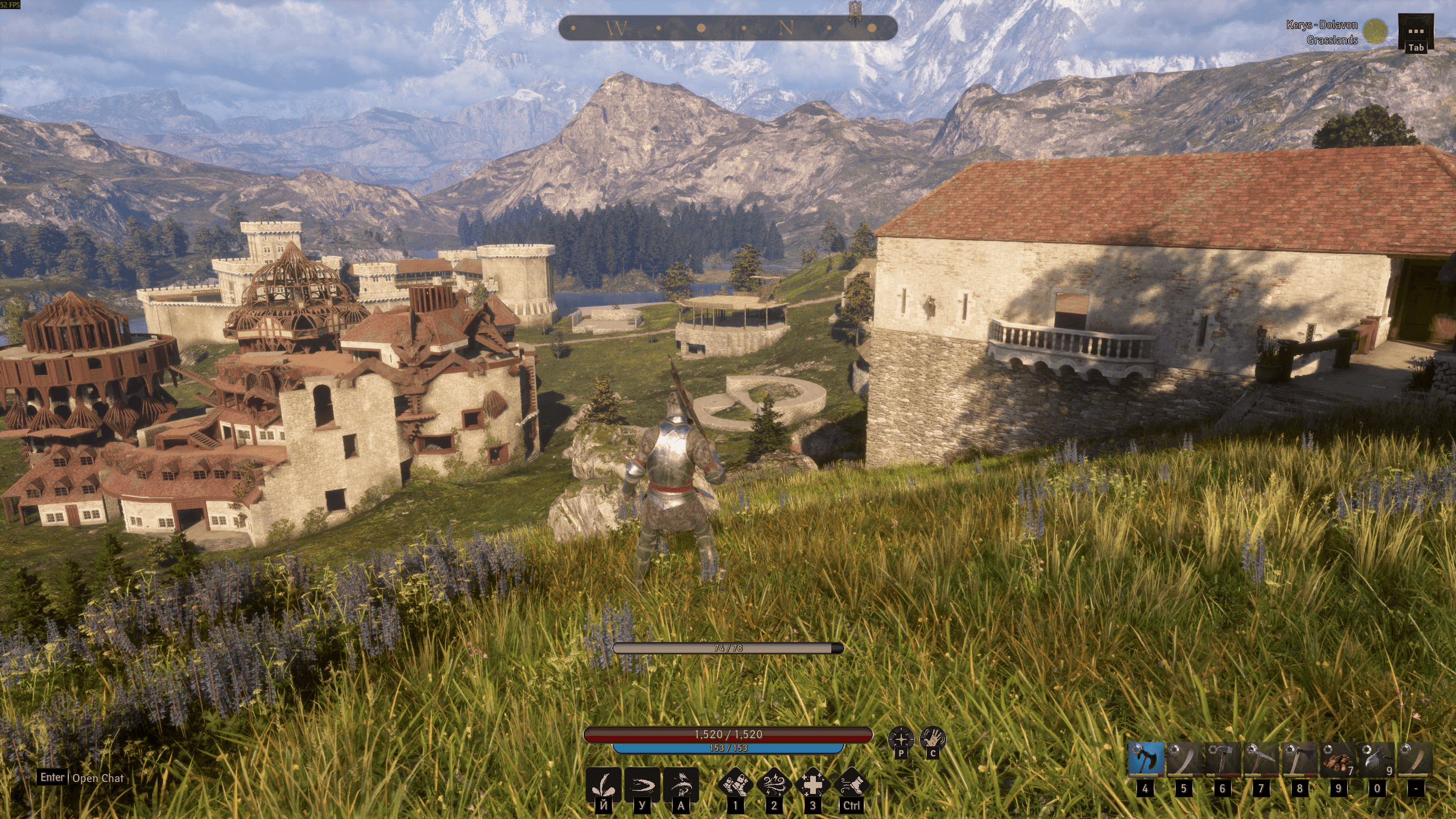The height and width of the screenshot is (819, 1456).
Task: Select the waterskin hotbar slot
Action: 1377,759
